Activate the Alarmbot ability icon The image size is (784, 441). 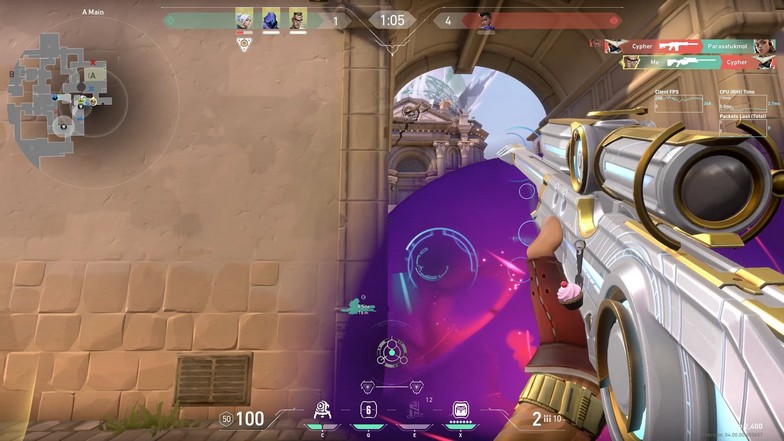(322, 410)
